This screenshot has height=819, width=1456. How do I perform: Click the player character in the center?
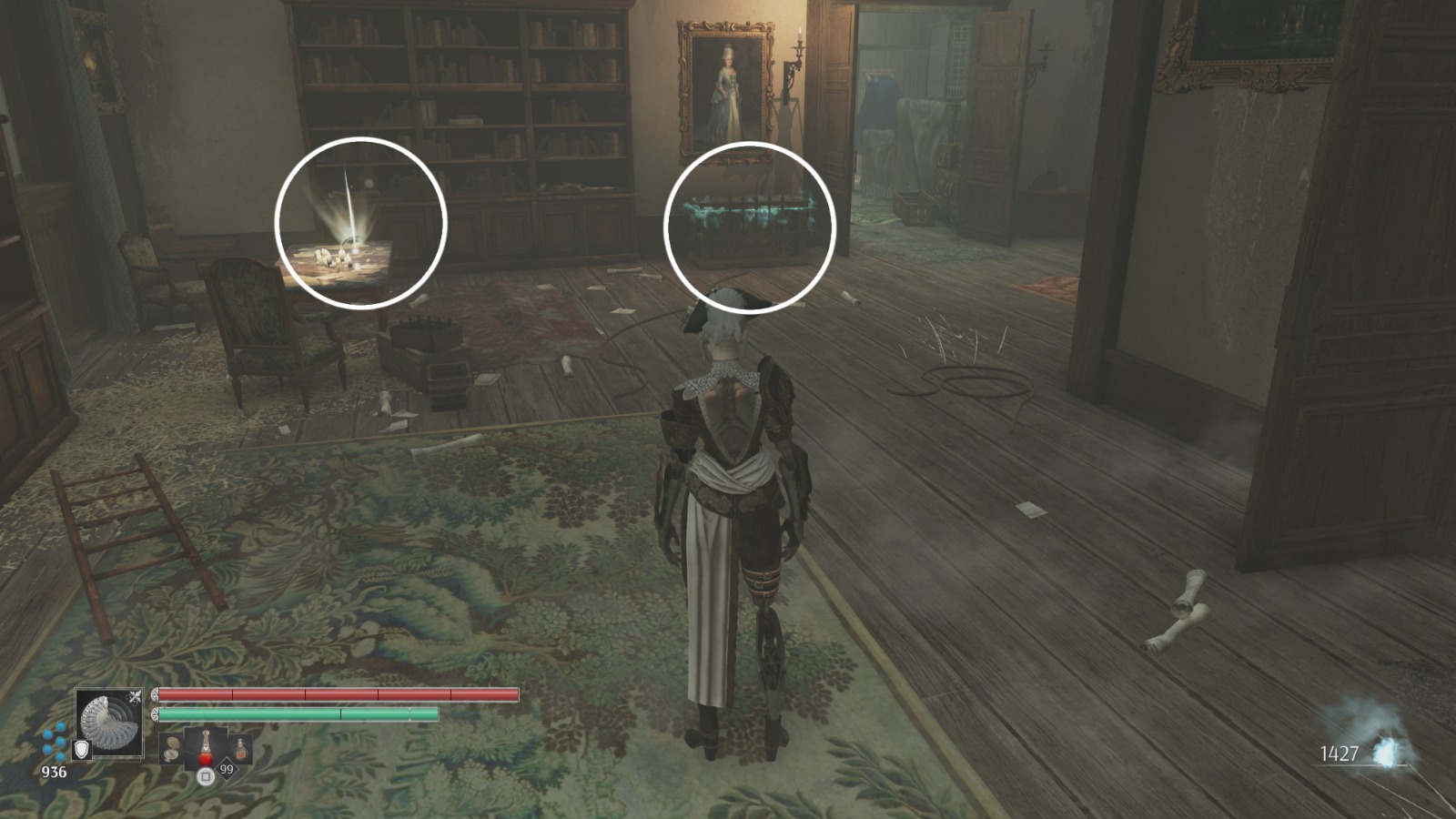[728, 473]
